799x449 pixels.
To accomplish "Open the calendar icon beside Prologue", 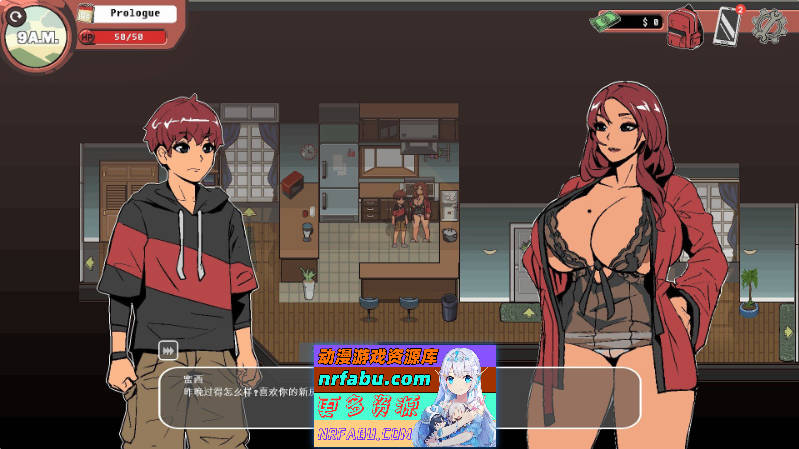I will 86,14.
